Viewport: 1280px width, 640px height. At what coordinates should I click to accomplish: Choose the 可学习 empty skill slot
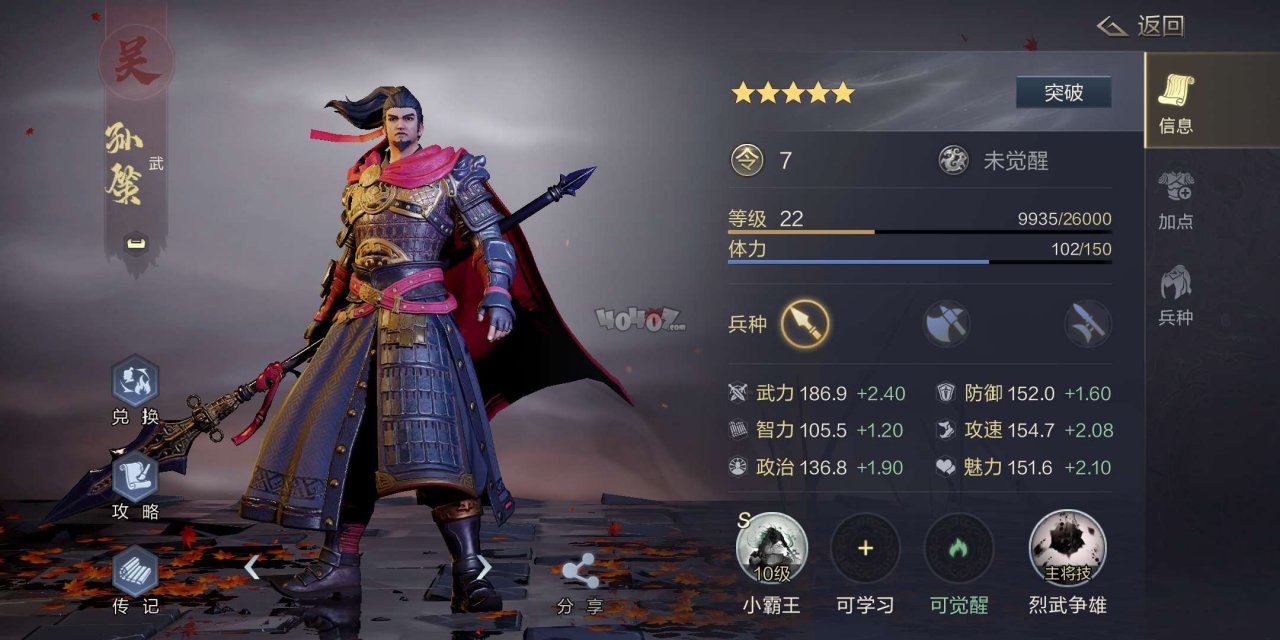865,549
